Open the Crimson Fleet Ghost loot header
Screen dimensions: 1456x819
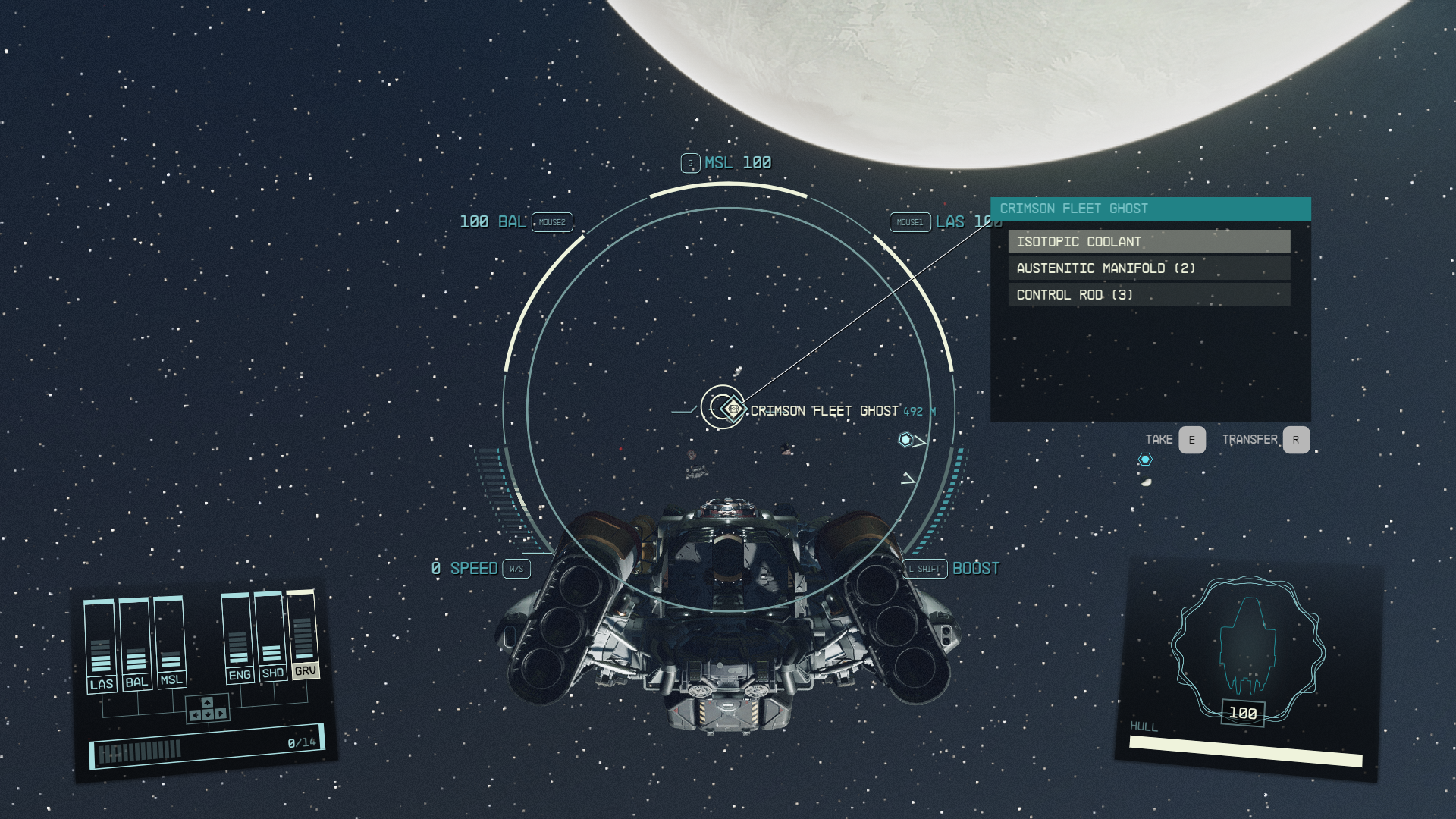tap(1150, 209)
